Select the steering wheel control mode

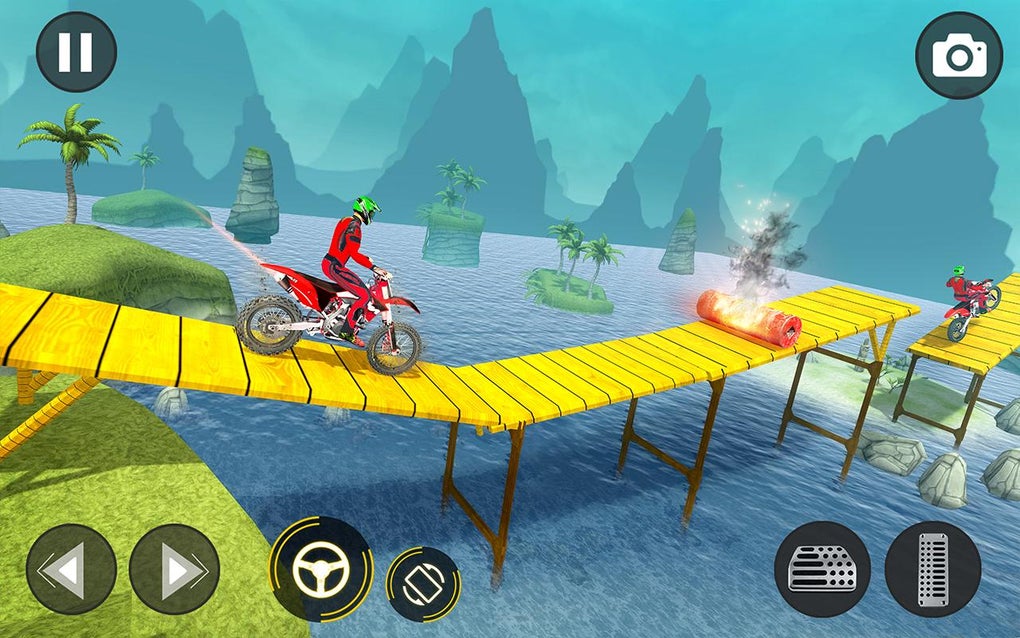(x=320, y=569)
